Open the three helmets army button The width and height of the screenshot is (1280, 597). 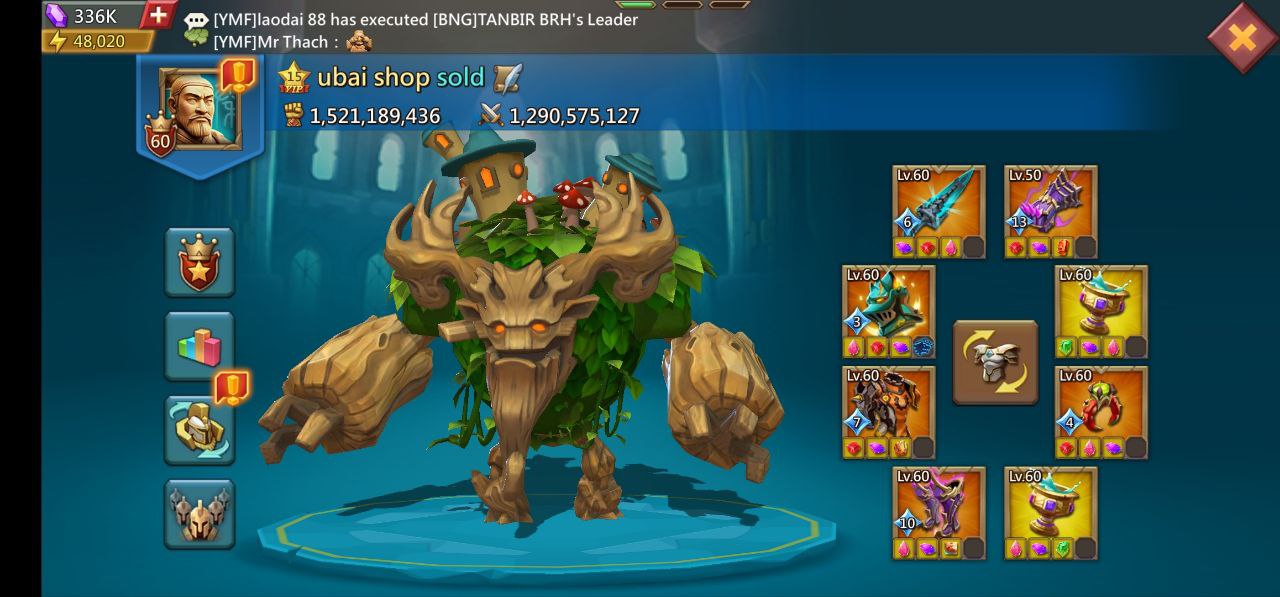pyautogui.click(x=200, y=513)
